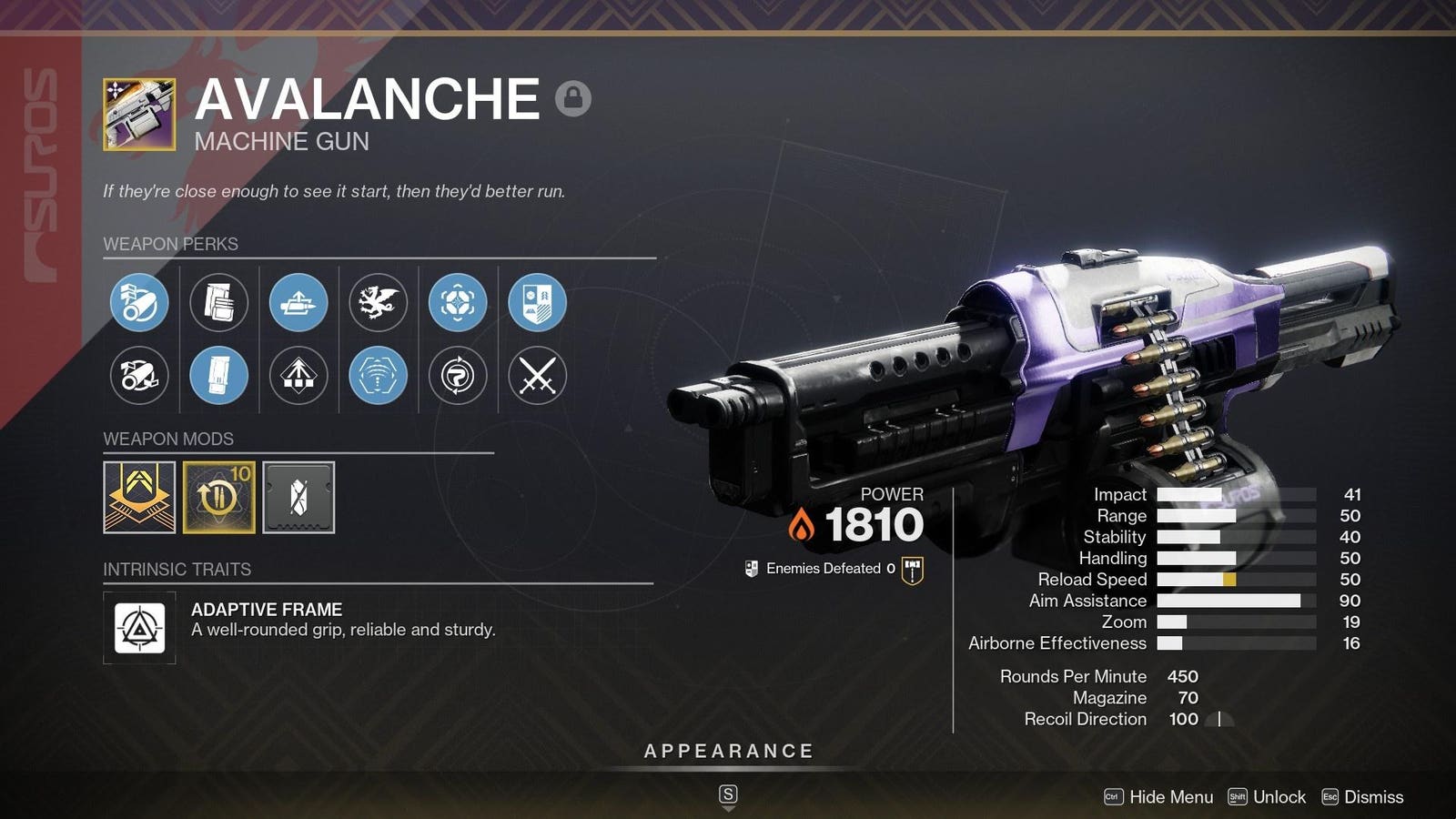Open the gold weapon mod with the 10 stack
The width and height of the screenshot is (1456, 819).
(219, 496)
